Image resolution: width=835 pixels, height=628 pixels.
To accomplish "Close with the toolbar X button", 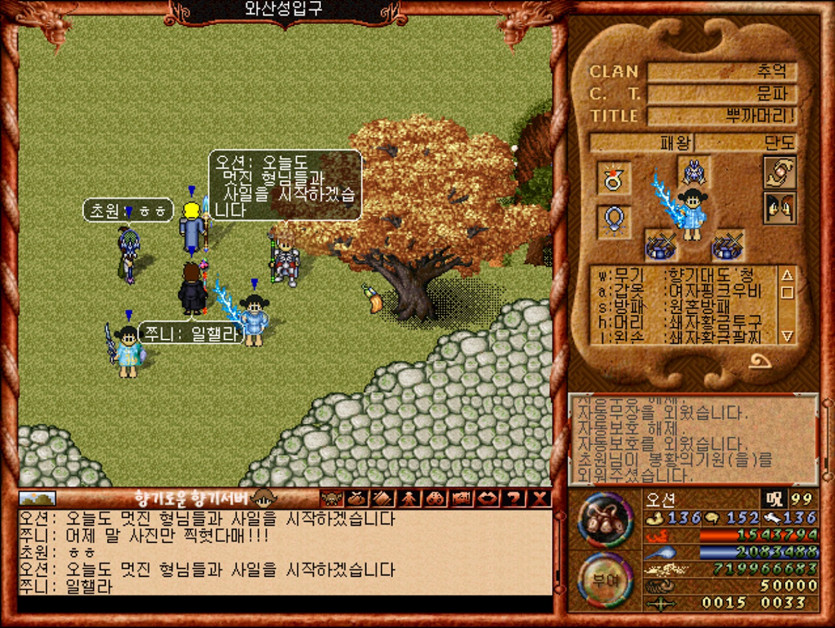I will click(x=540, y=497).
